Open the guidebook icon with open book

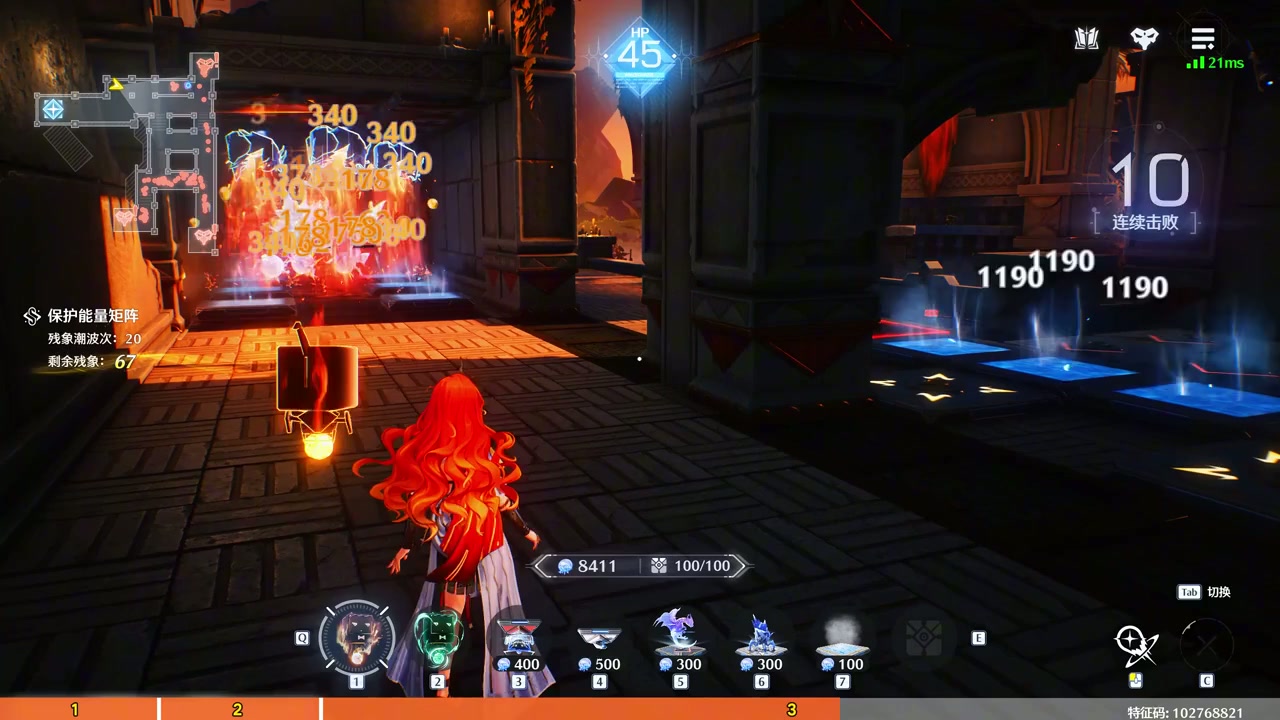tap(1087, 39)
